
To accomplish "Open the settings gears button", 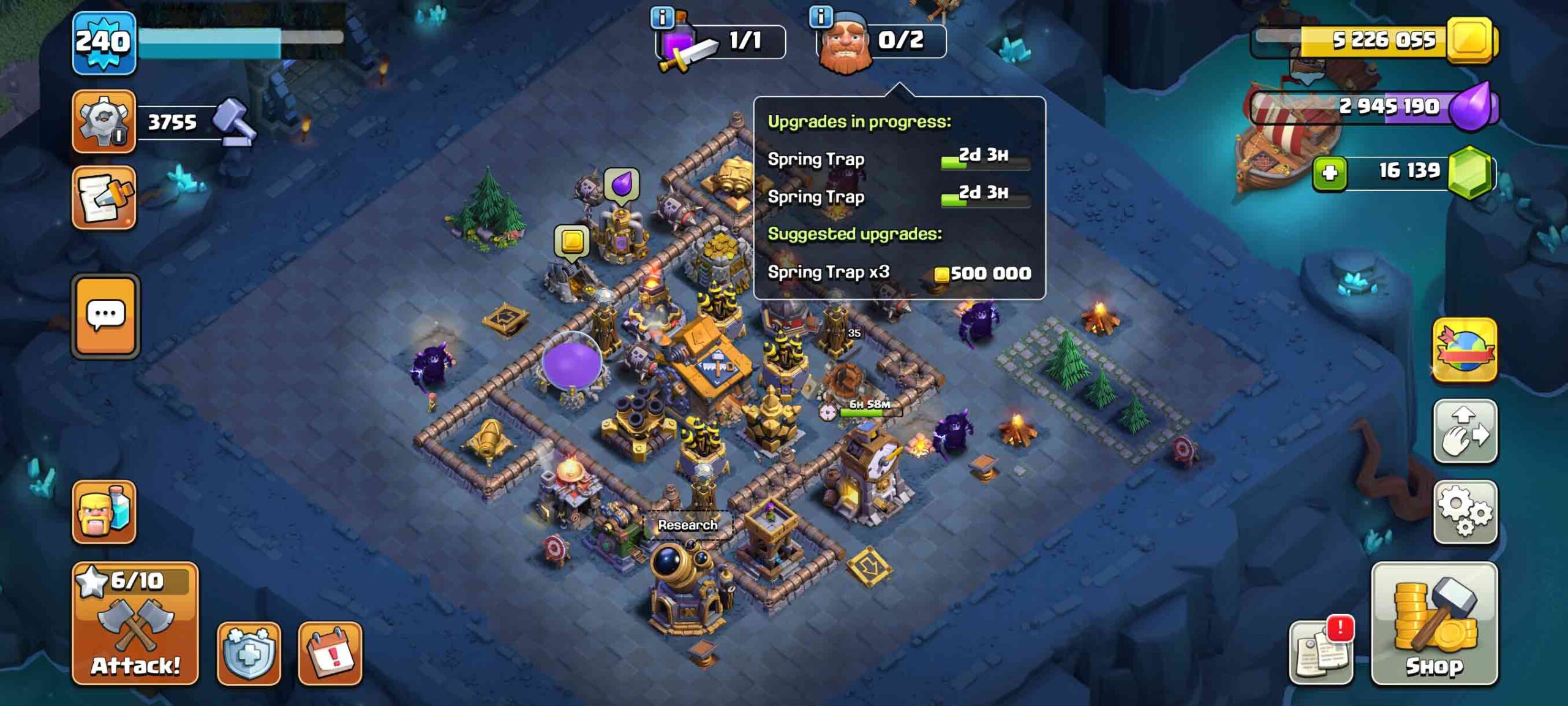I will coord(1464,512).
